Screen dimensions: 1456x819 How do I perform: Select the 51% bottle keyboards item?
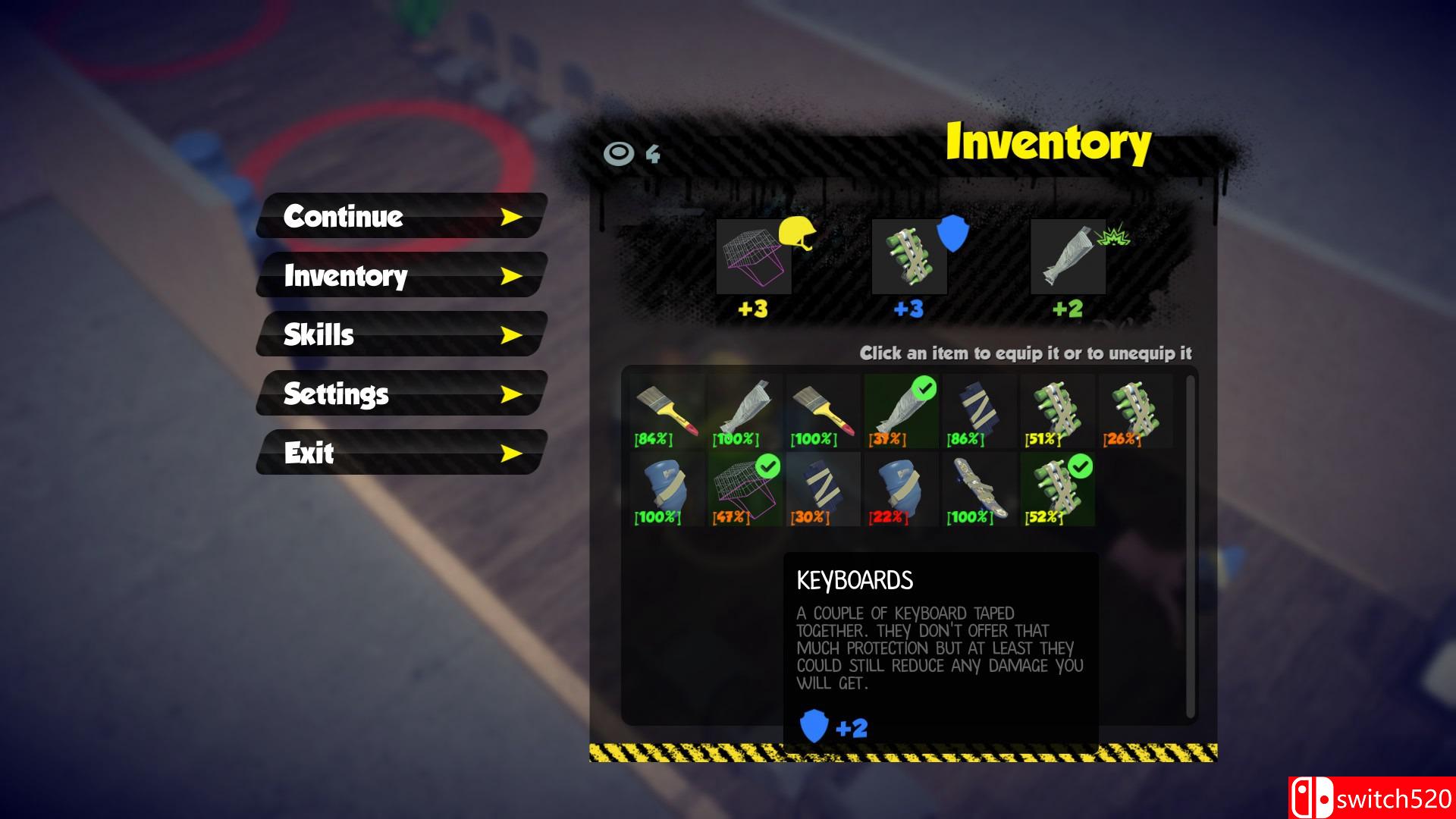point(1054,409)
